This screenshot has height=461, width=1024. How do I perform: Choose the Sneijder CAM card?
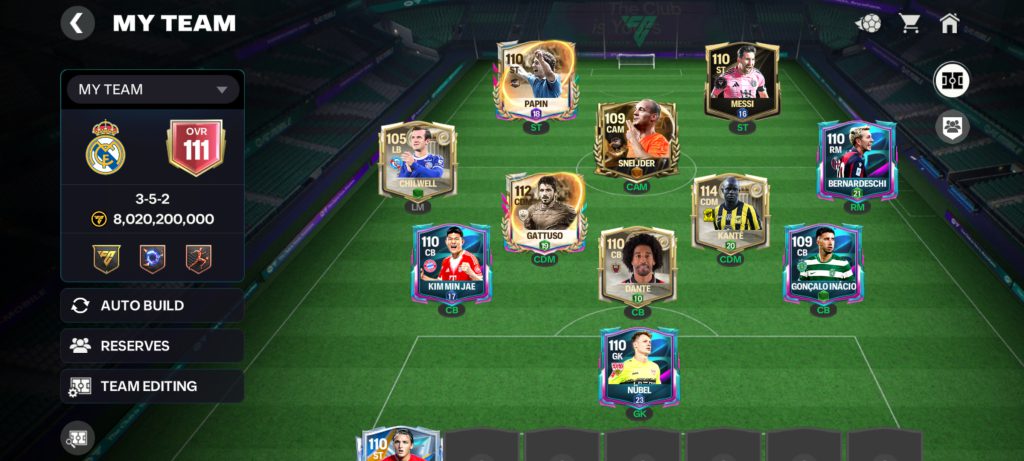tap(636, 140)
